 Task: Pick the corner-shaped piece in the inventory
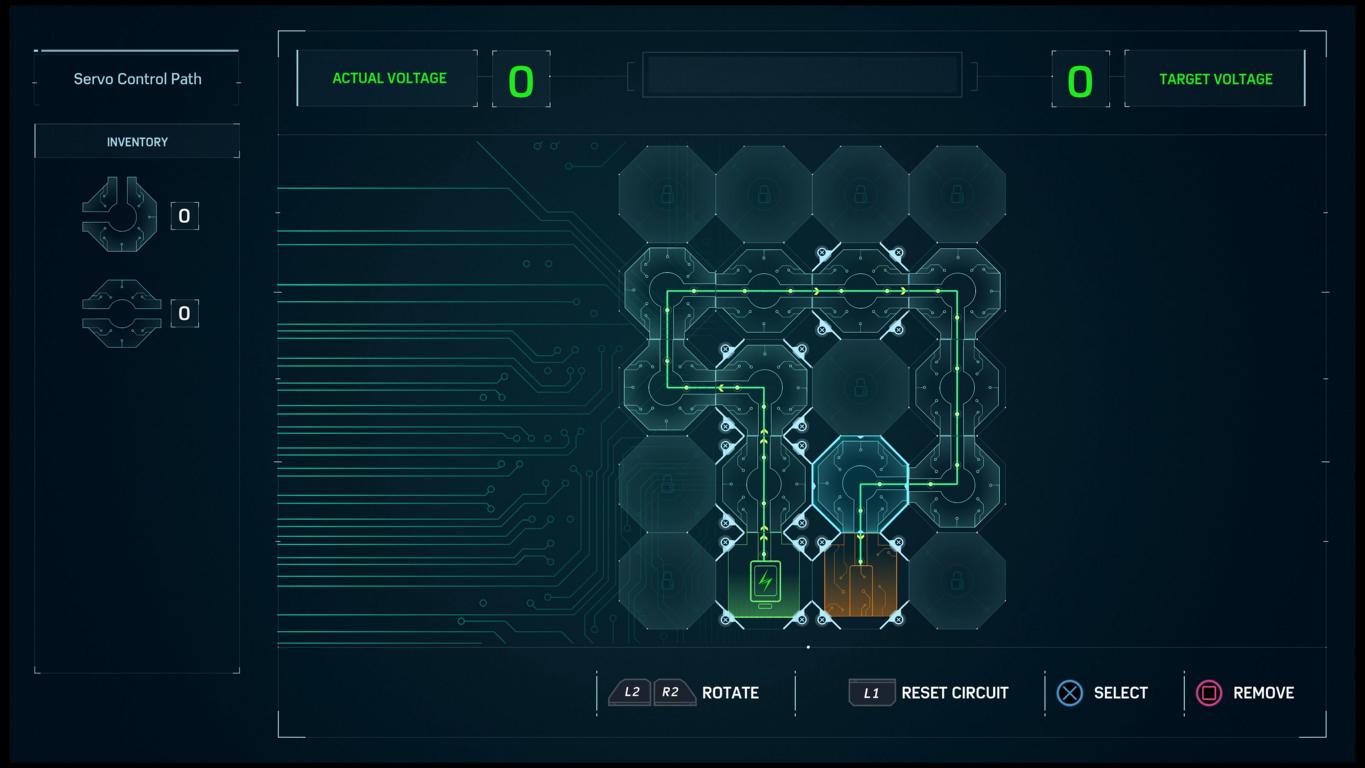tap(120, 215)
